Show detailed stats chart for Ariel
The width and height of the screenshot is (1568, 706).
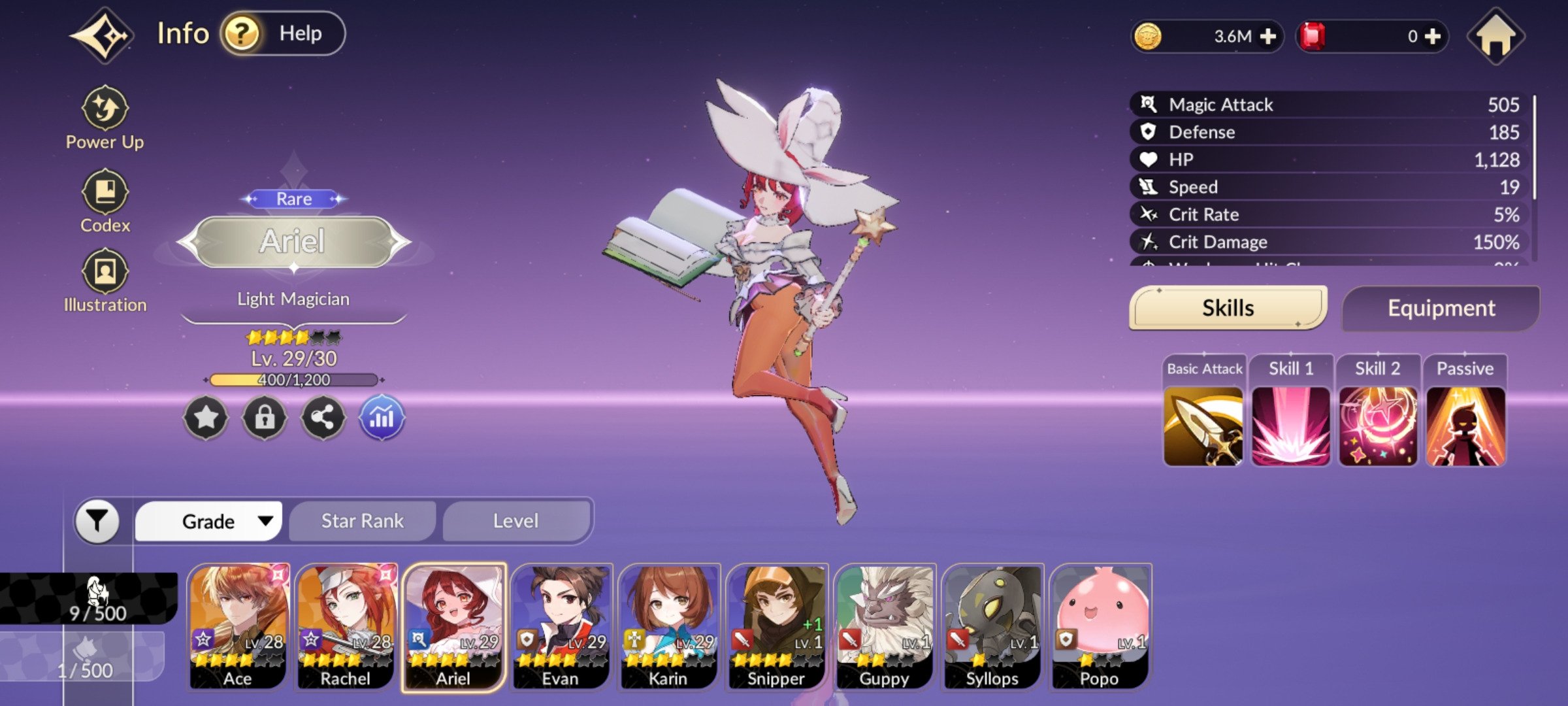click(382, 417)
